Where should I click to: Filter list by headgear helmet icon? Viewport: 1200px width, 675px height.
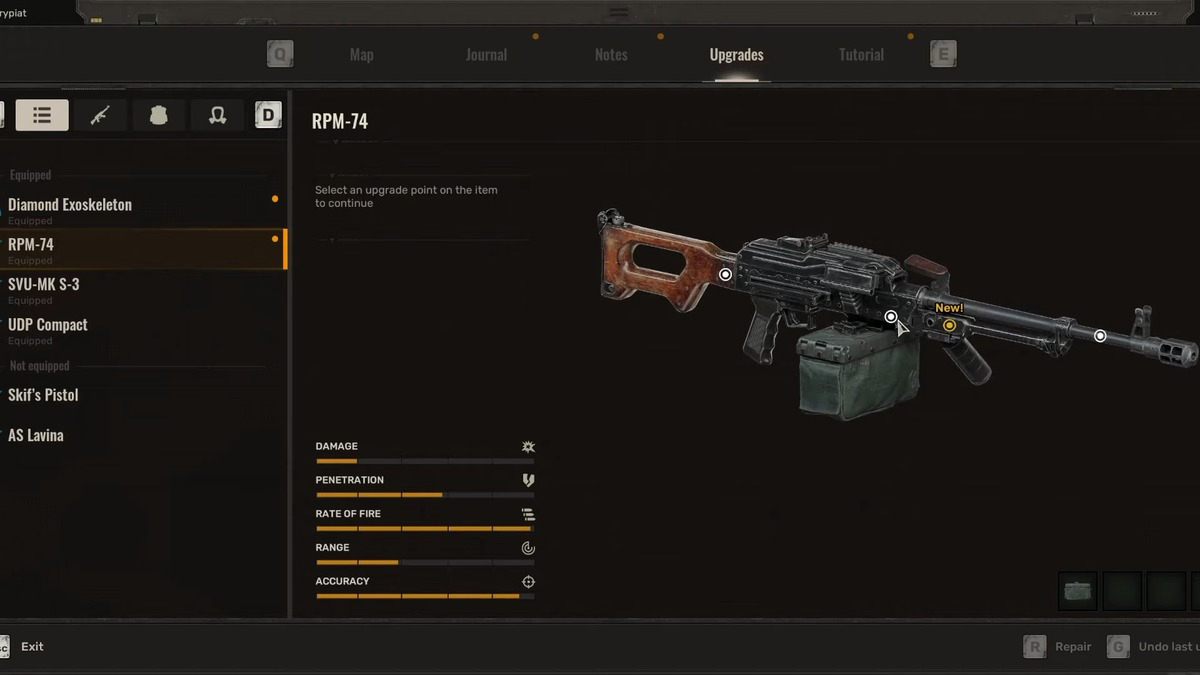tap(217, 115)
